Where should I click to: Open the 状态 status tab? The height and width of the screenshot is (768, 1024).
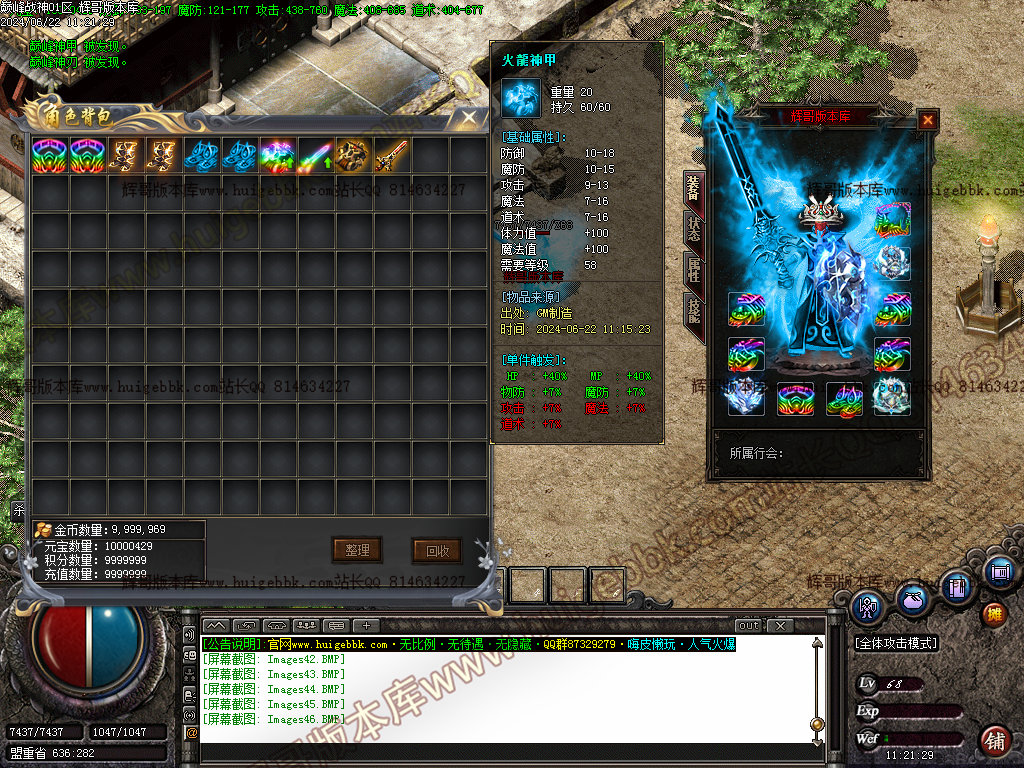coord(692,229)
